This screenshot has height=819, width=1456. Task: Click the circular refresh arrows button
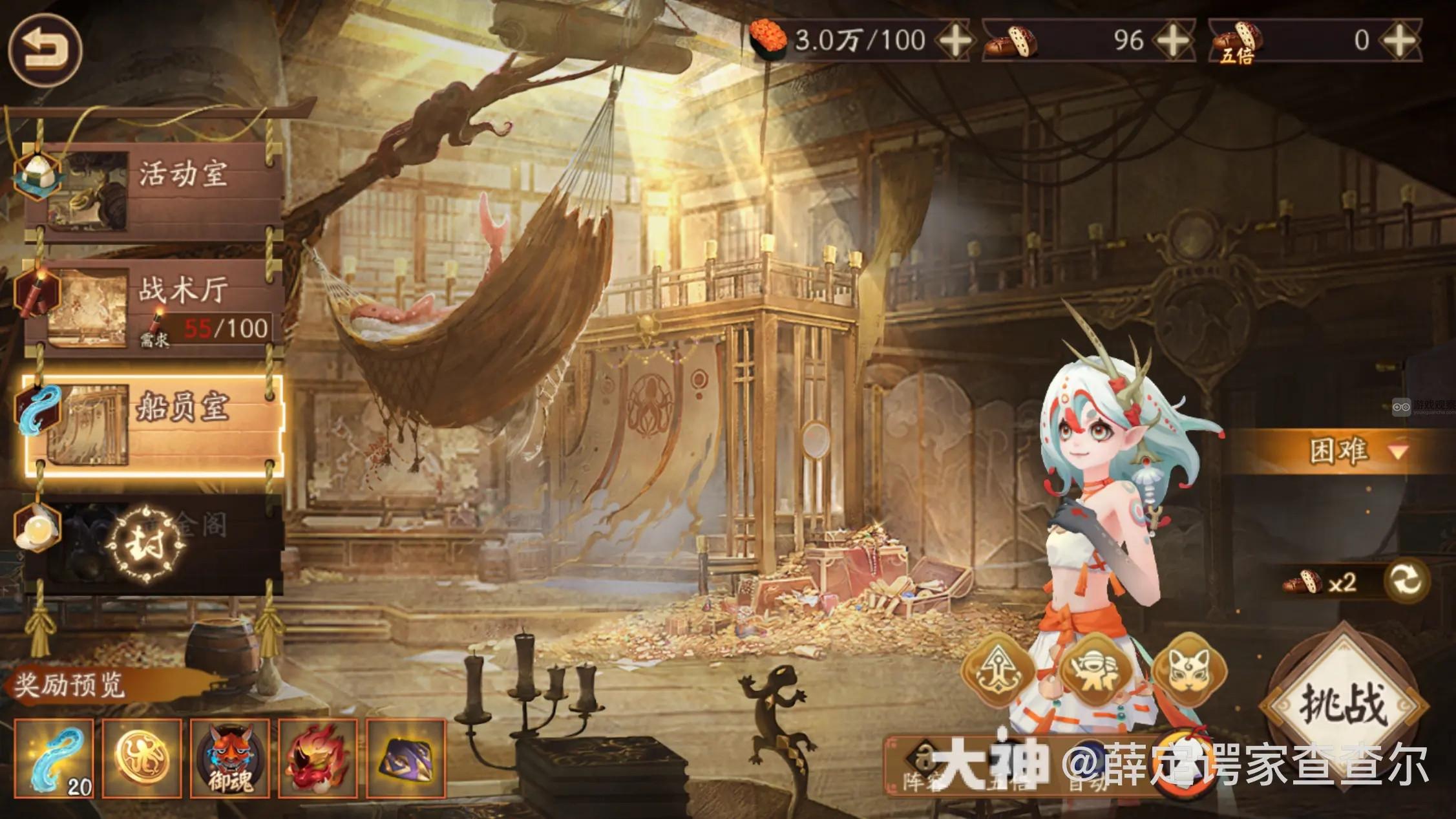(x=1406, y=580)
